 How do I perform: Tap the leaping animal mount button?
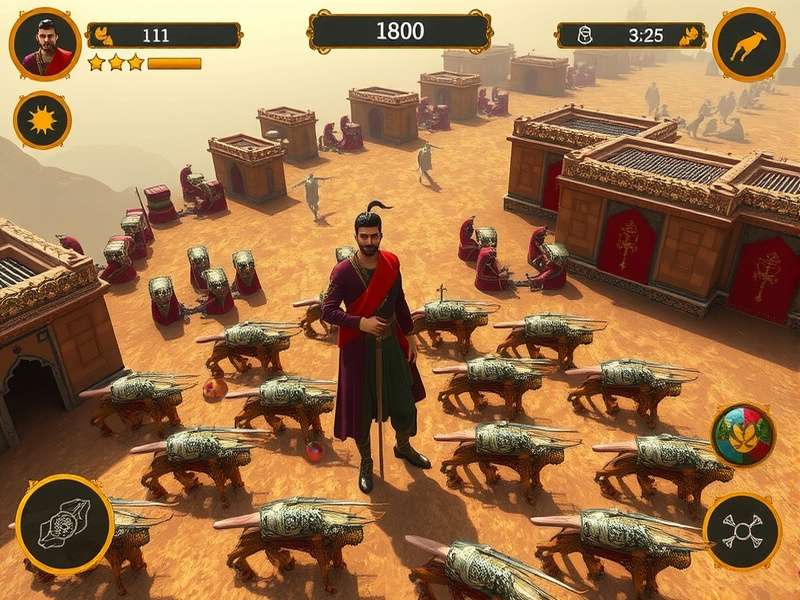pyautogui.click(x=748, y=43)
